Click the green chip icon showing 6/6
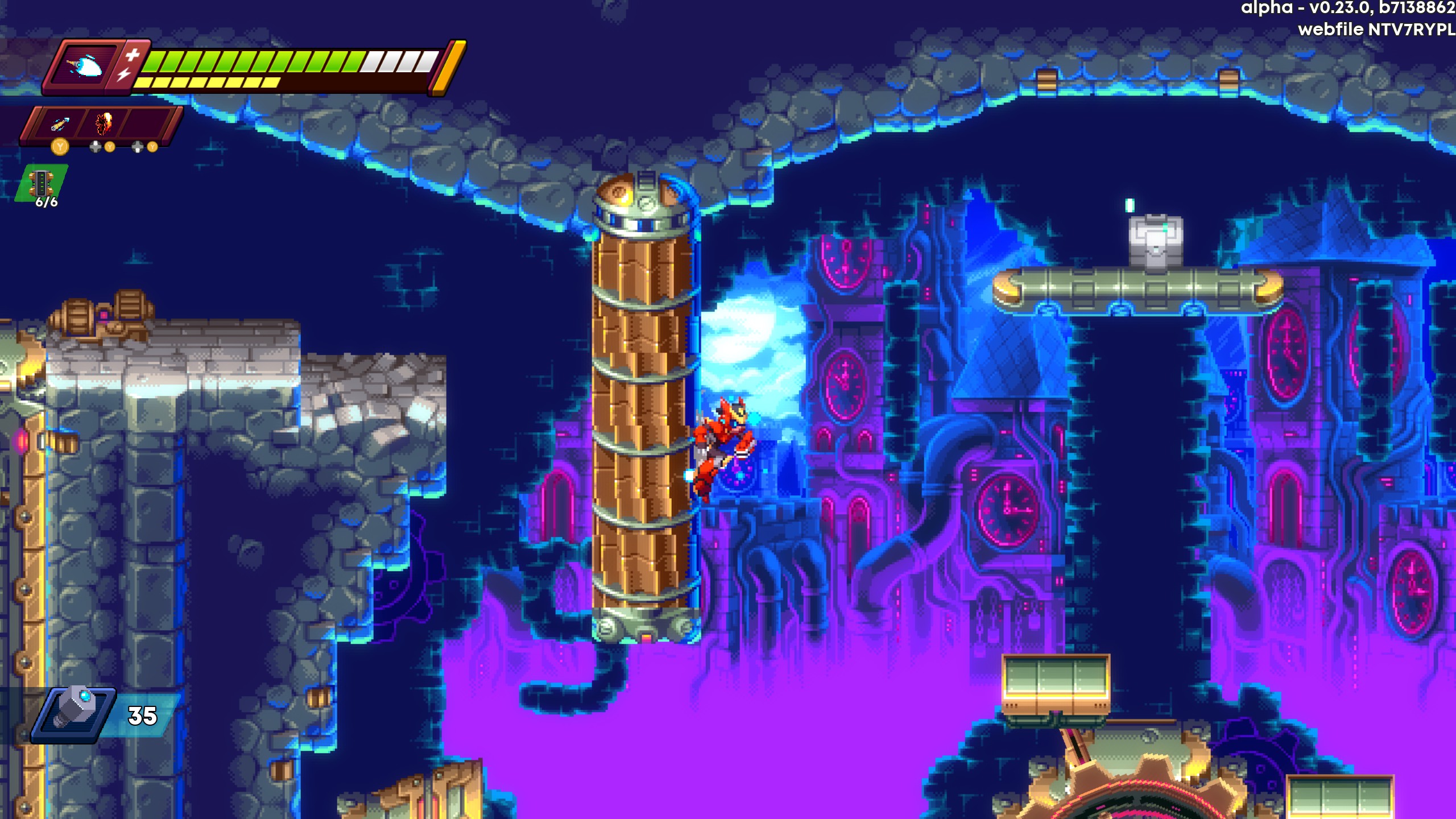The image size is (1456, 819). point(42,184)
